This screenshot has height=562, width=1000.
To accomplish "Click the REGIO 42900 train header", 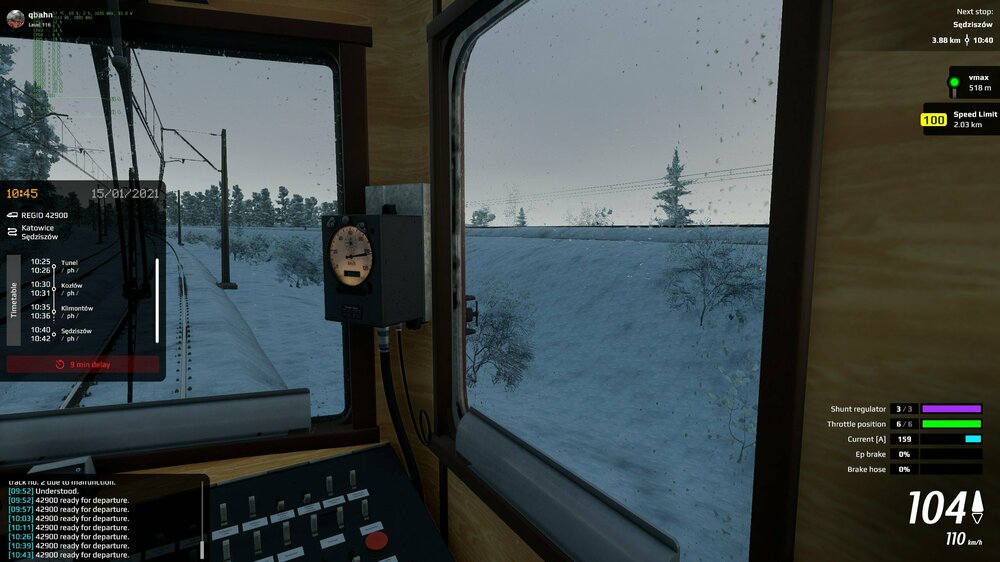I will [45, 215].
